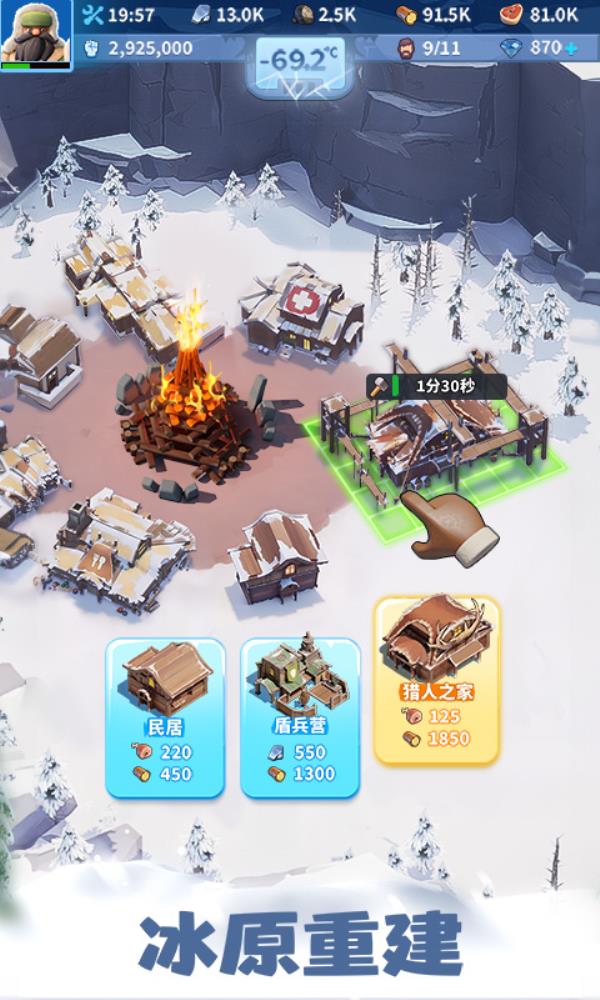Select the 民居 house building card
This screenshot has height=1000, width=600.
(165, 716)
